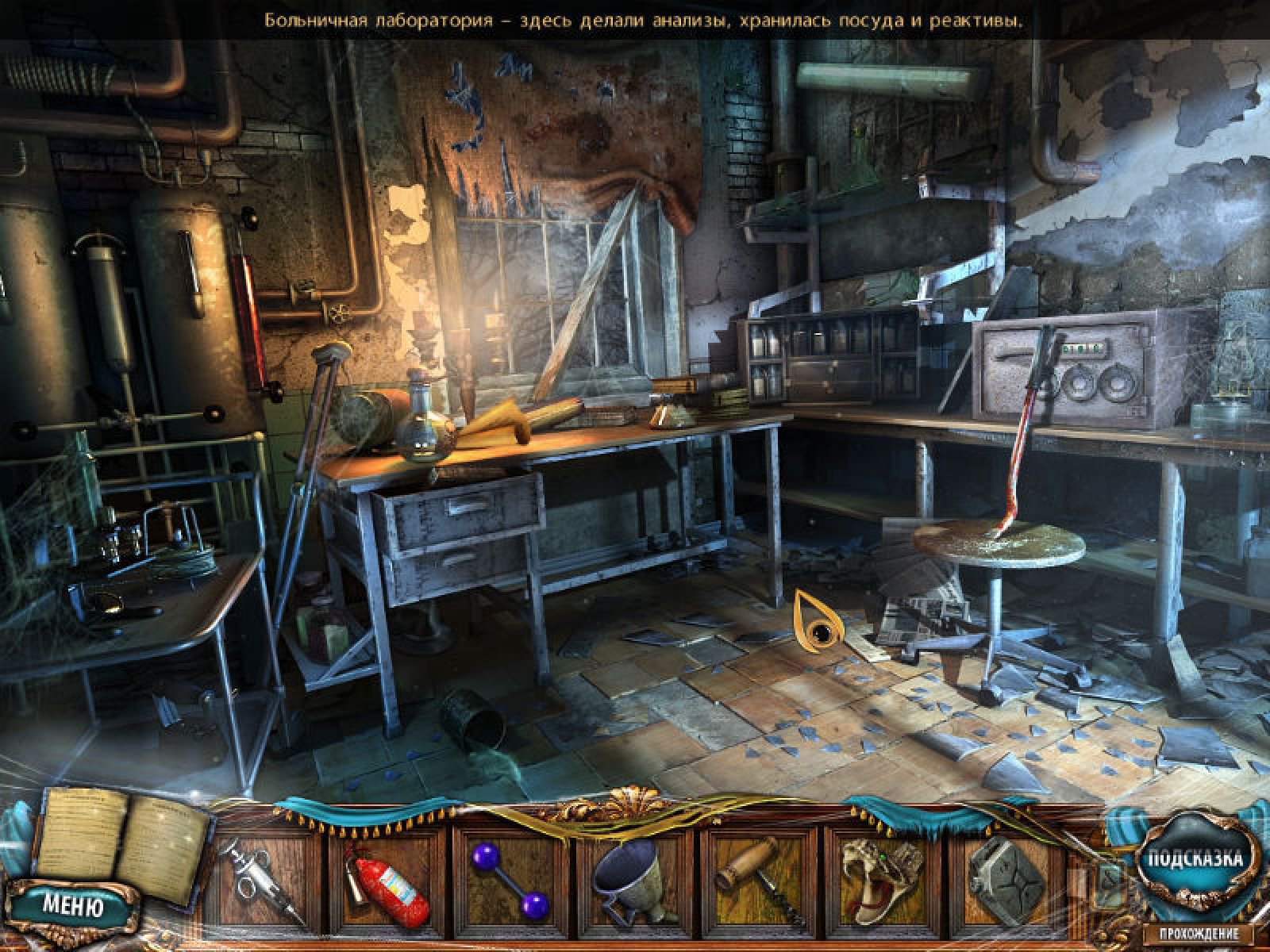
Task: Open the МЕНЮ button
Action: tap(72, 906)
